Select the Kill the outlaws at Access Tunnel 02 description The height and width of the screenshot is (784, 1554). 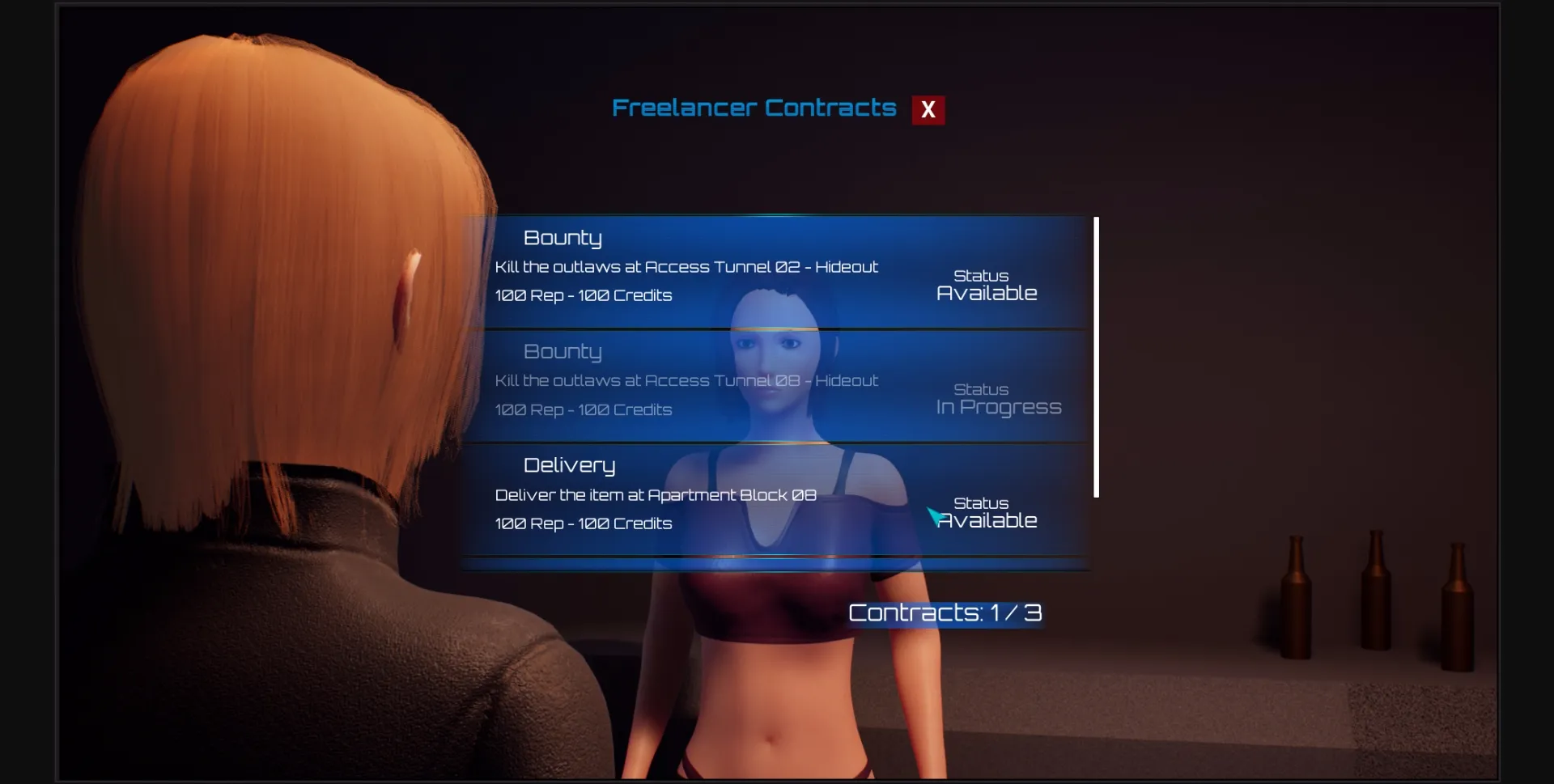coord(686,266)
